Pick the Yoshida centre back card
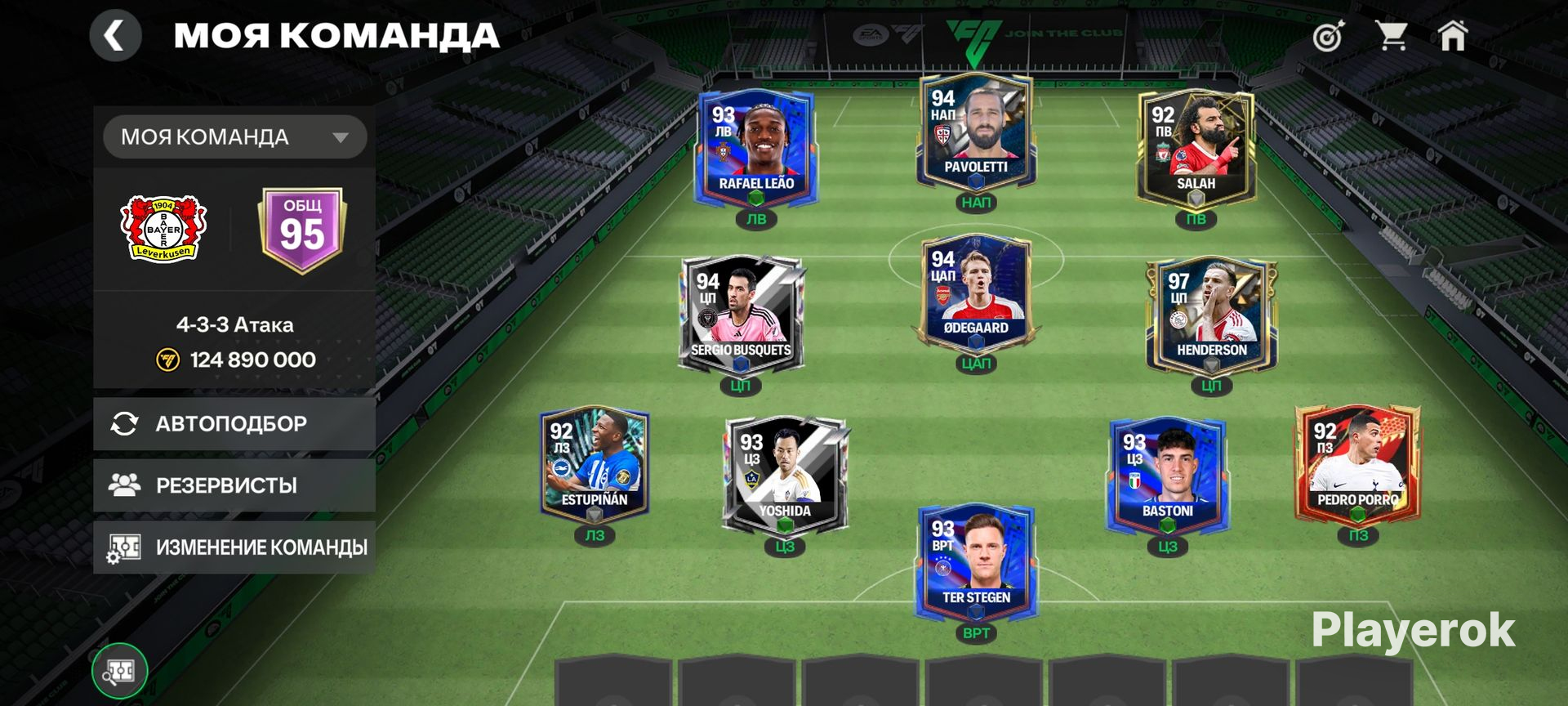Screen dimensions: 1568x706 (785, 474)
